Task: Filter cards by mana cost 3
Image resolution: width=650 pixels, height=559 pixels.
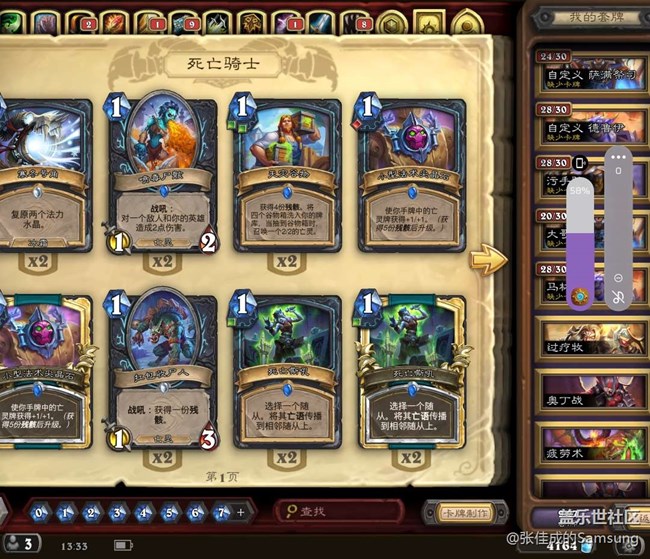Action: [118, 512]
